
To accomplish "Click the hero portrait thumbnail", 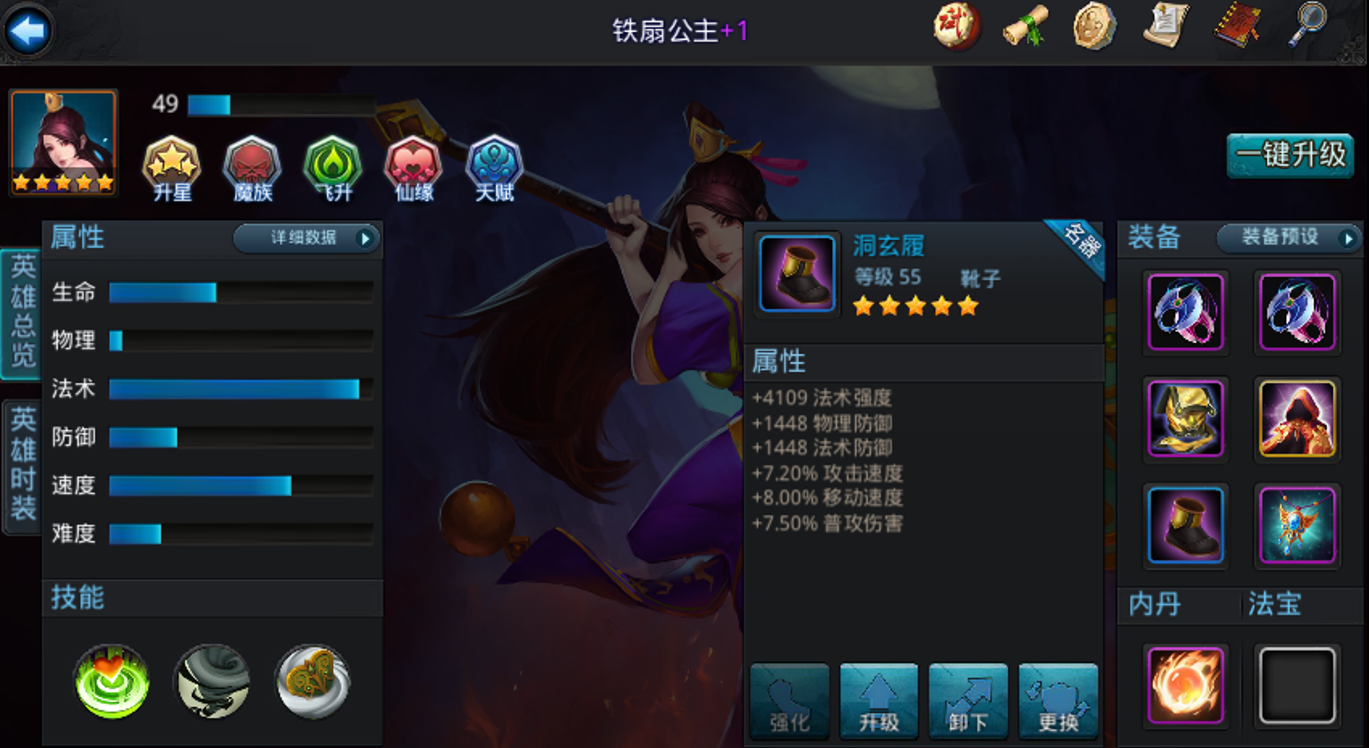I will click(x=65, y=143).
